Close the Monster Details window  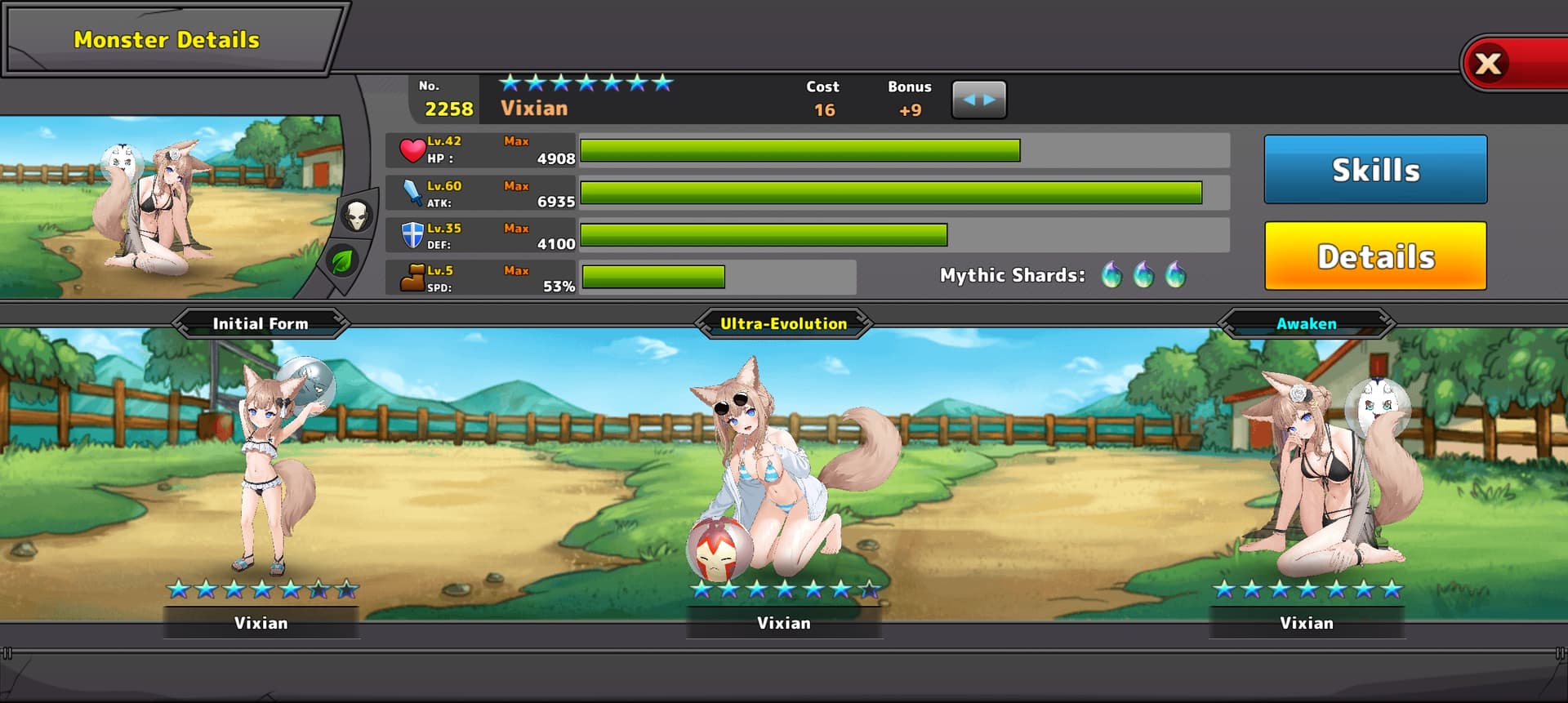[x=1490, y=64]
